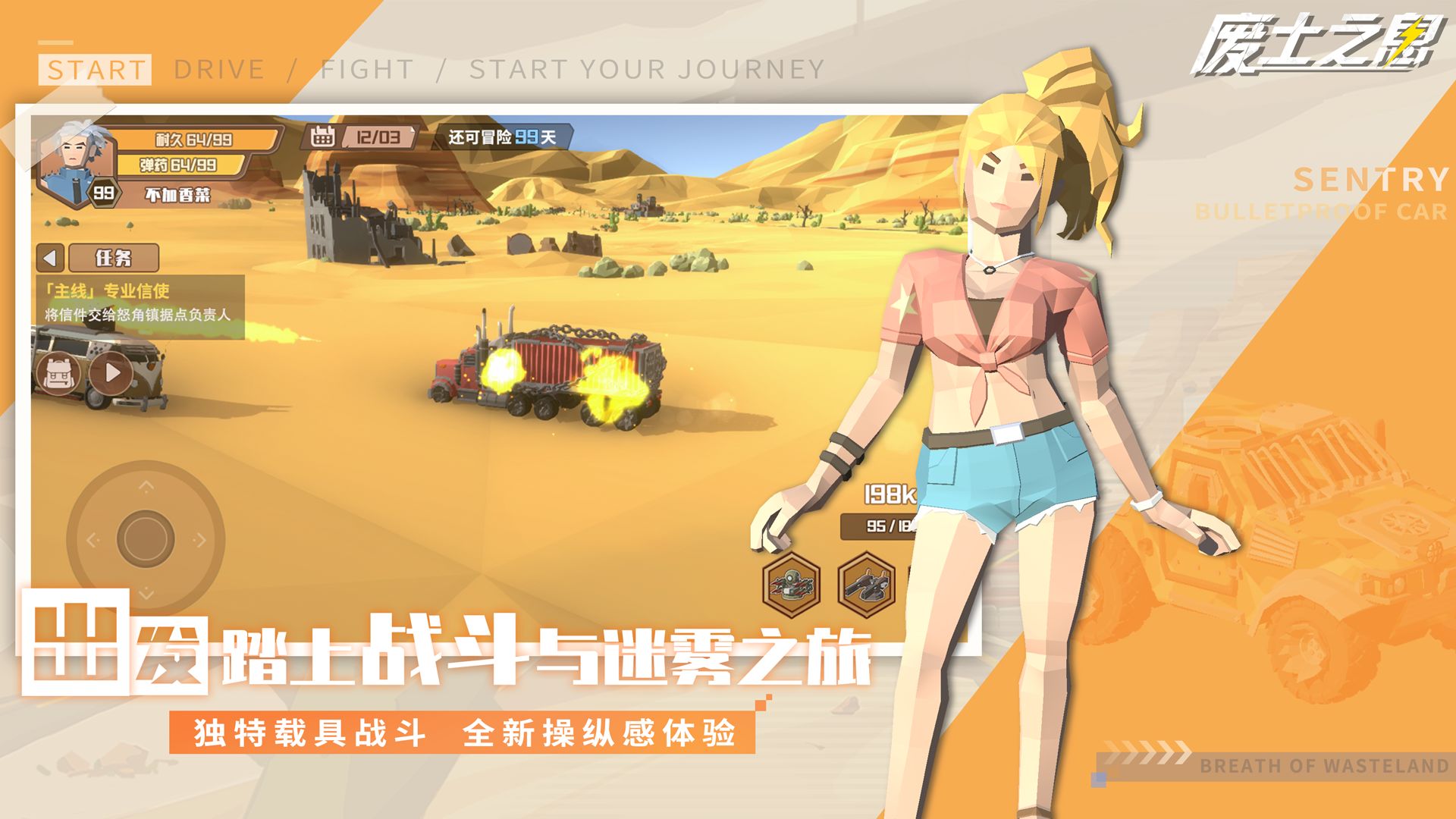Click the level 99 badge on the avatar

(x=105, y=191)
